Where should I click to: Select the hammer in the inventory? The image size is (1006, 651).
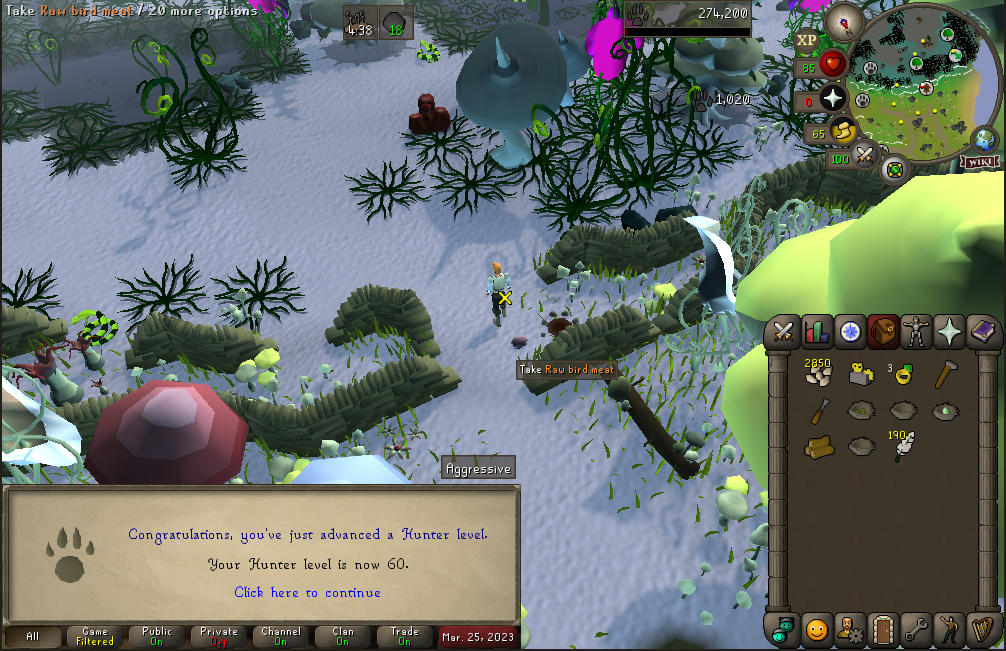[944, 375]
